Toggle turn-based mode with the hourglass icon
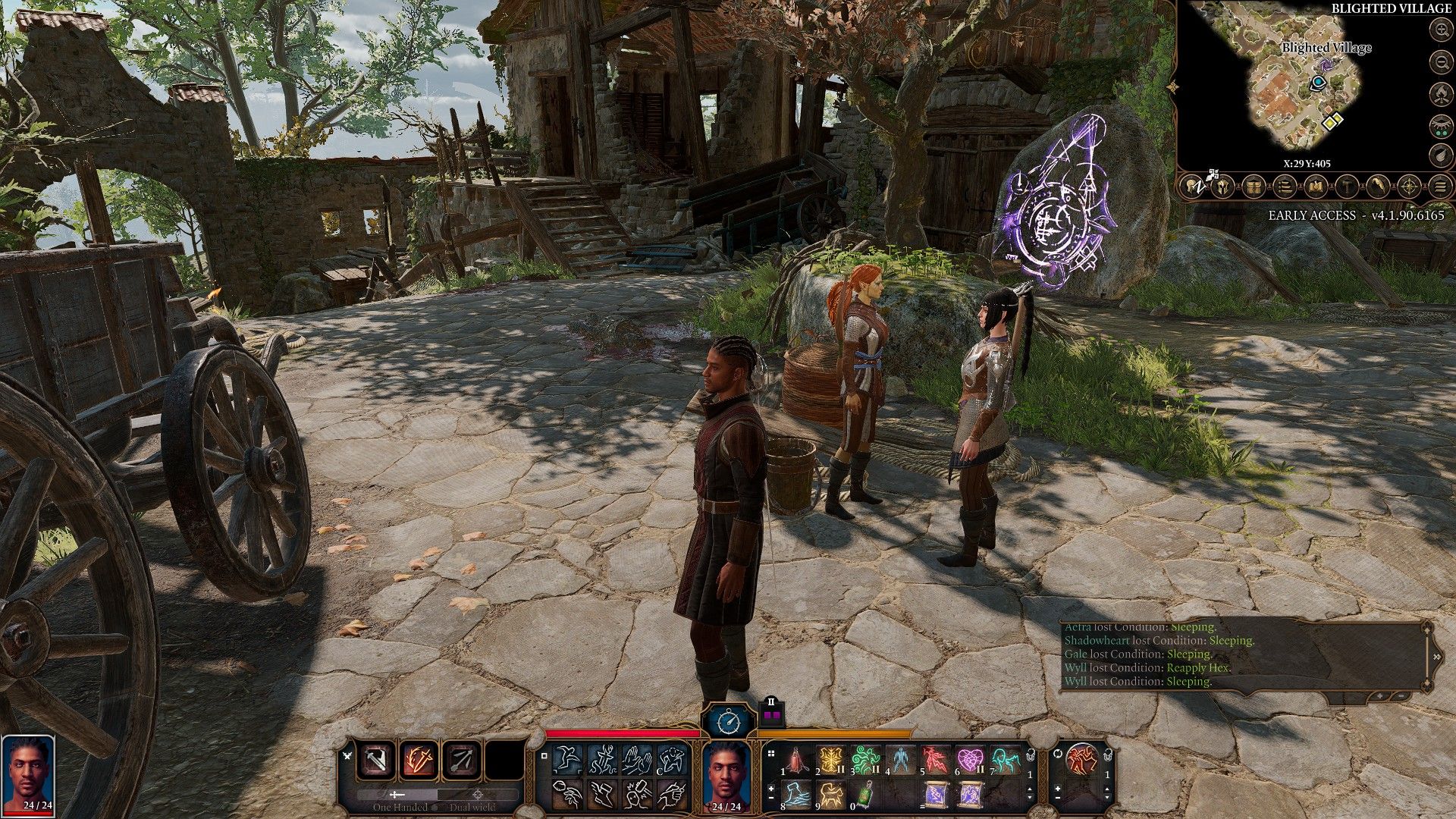 [x=728, y=722]
